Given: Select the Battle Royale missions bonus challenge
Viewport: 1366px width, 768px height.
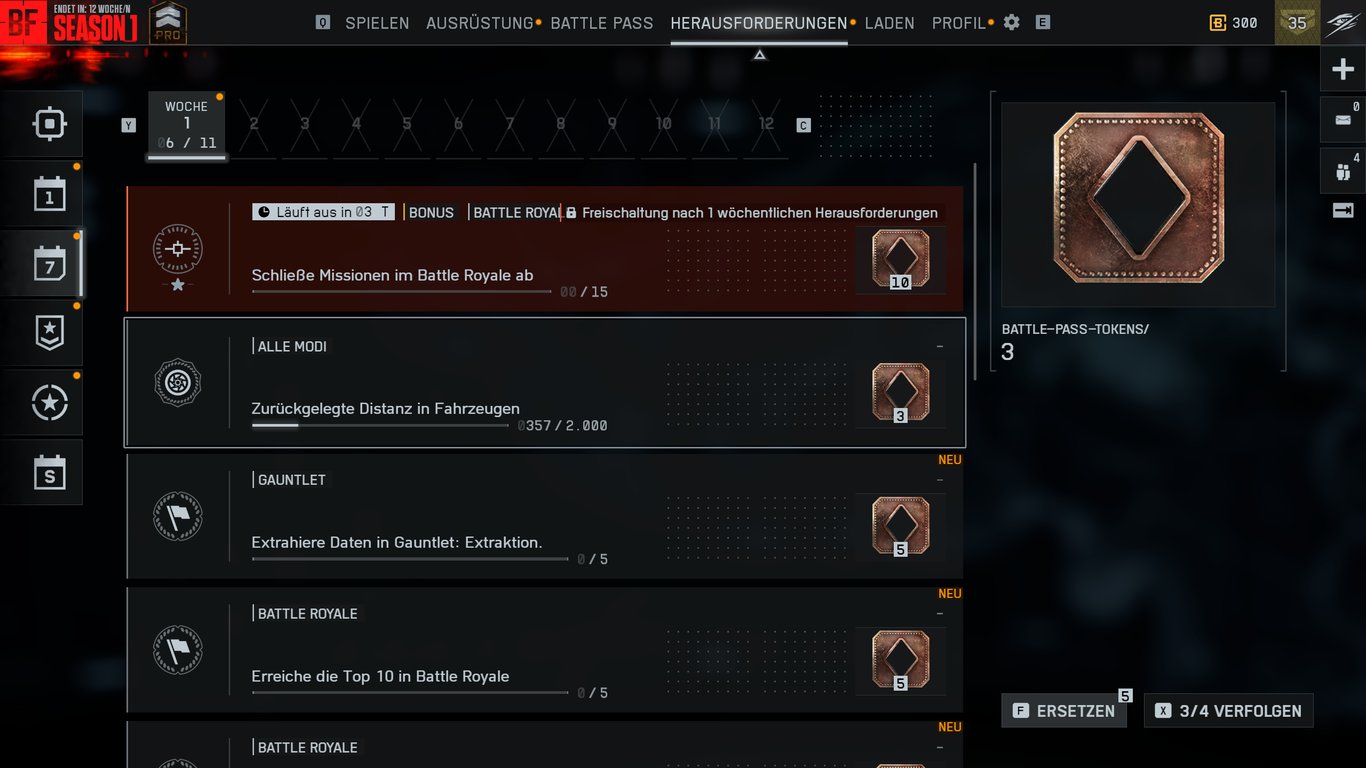Looking at the screenshot, I should click(545, 249).
